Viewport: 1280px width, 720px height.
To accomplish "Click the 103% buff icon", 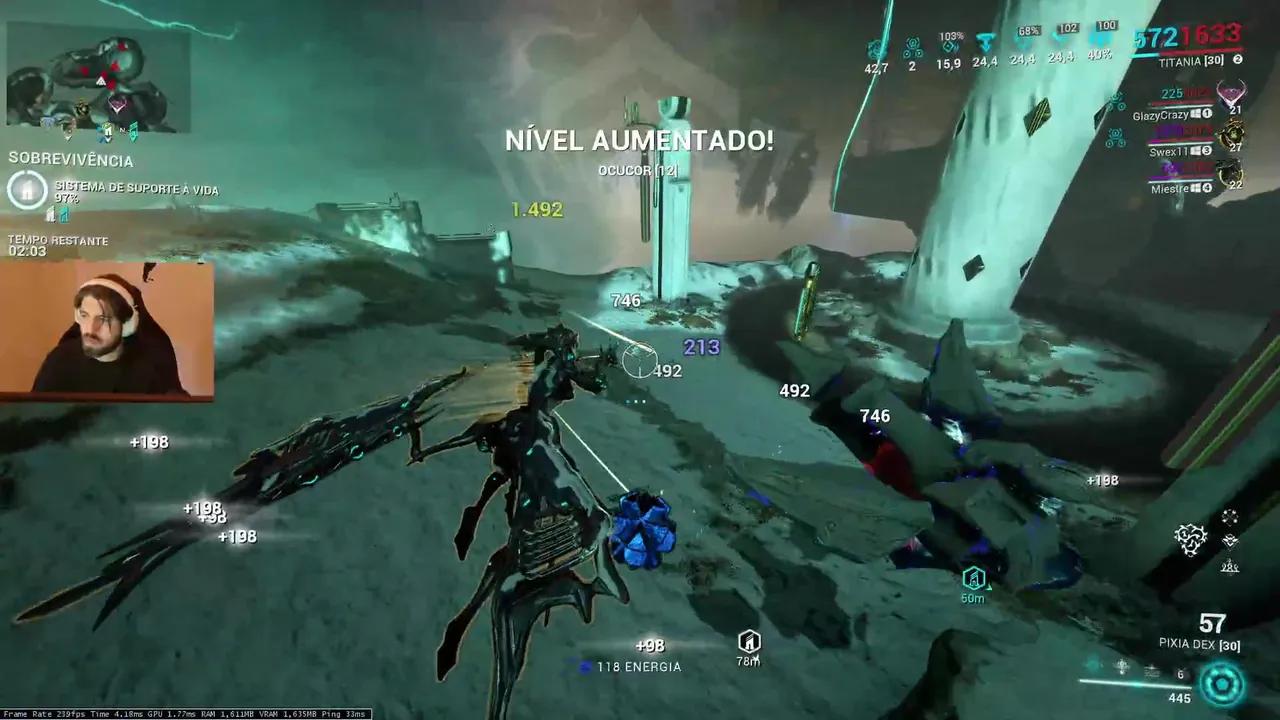I will (x=950, y=45).
